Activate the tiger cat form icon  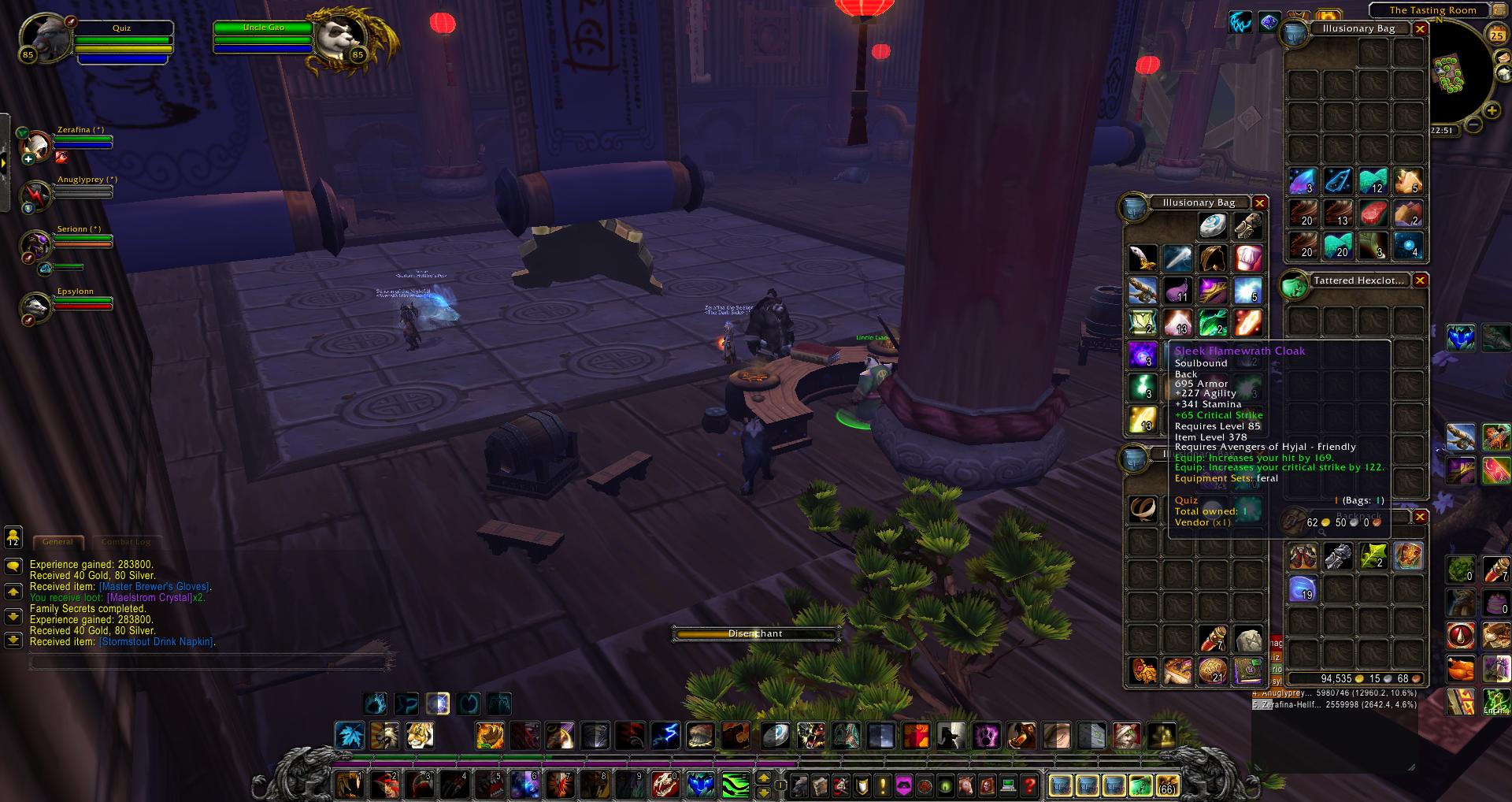(x=420, y=736)
